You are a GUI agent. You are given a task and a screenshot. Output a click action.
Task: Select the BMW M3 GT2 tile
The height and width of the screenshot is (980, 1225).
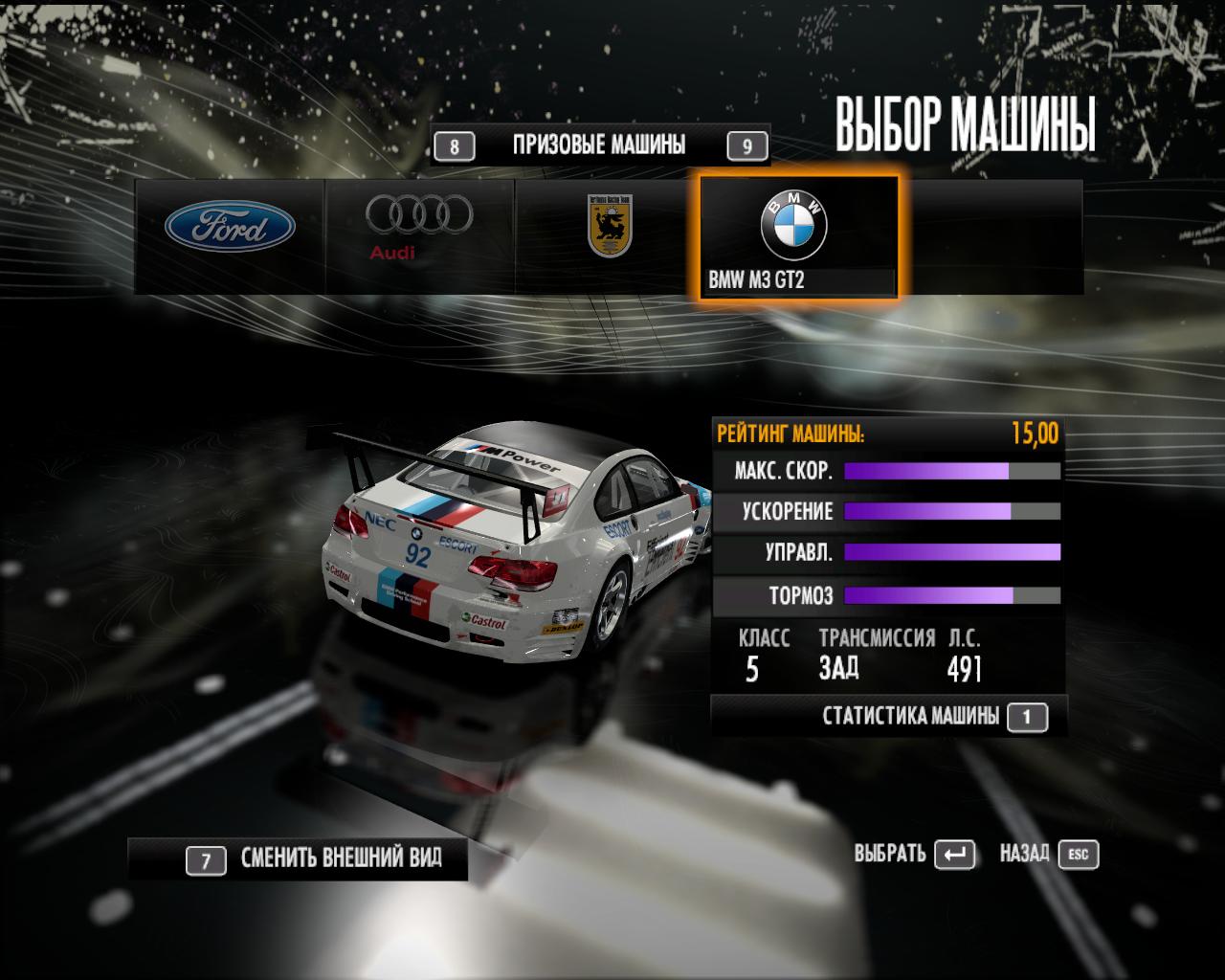click(x=798, y=237)
